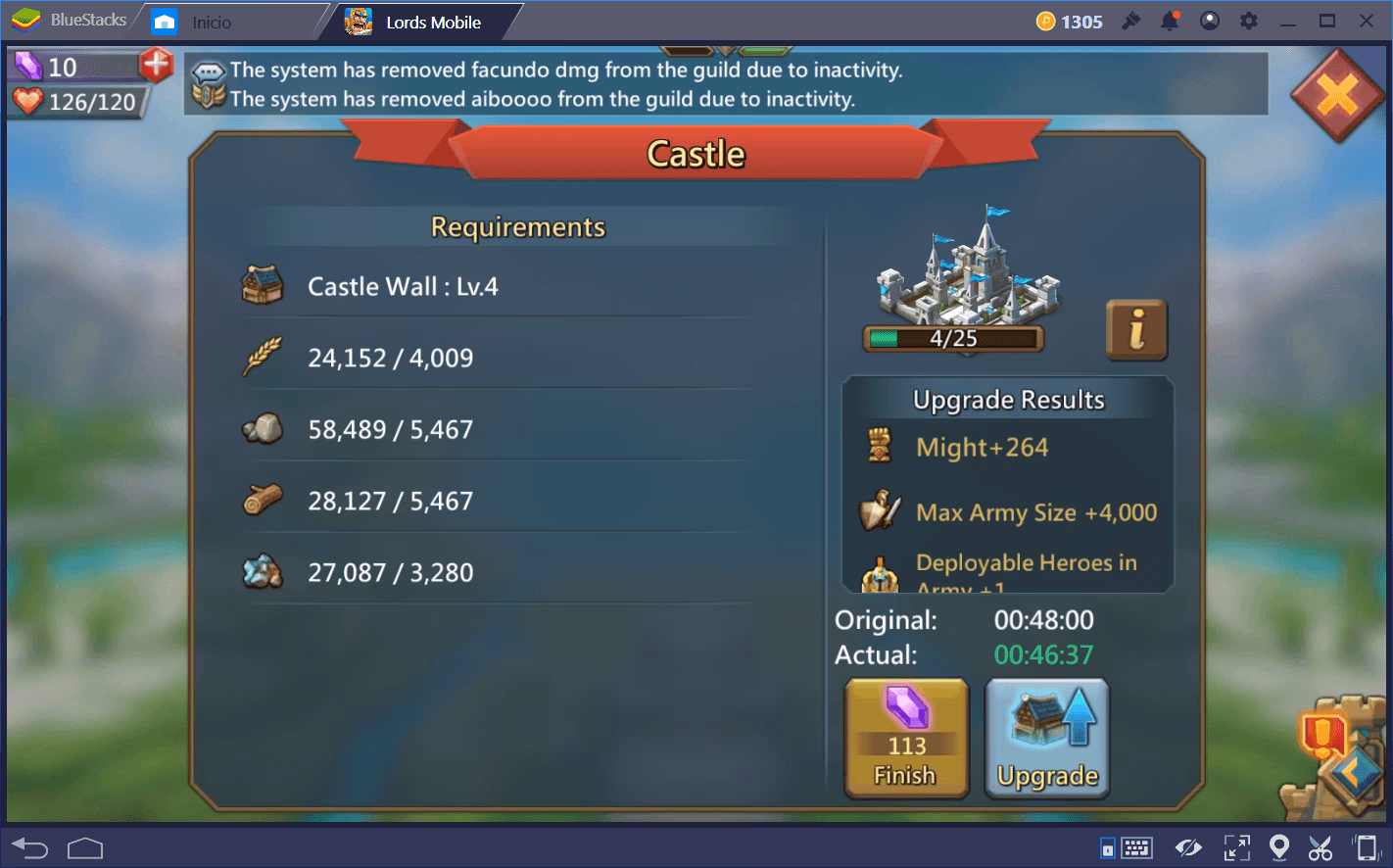Take a screenshot with the scissors icon

[1320, 846]
